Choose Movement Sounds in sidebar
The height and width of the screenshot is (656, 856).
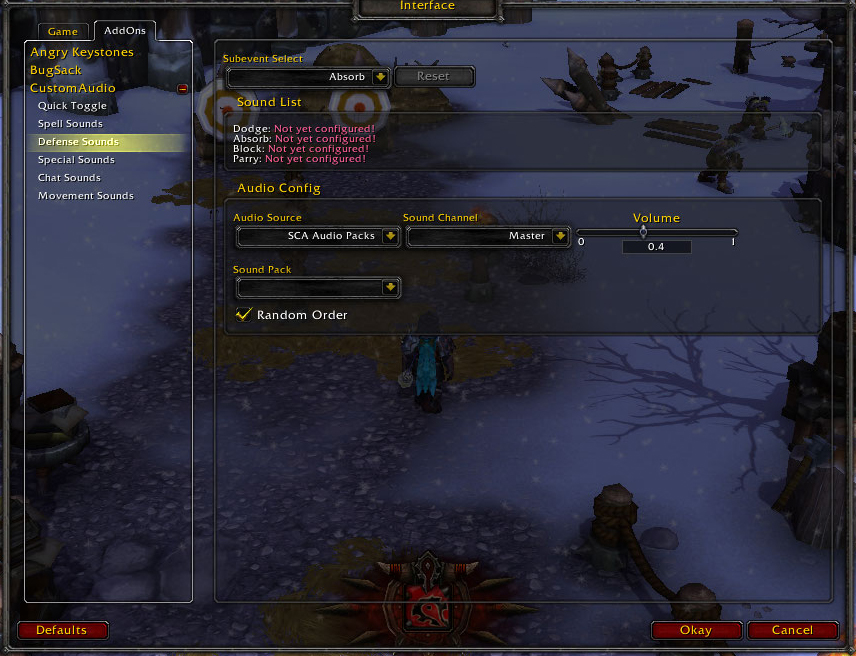[86, 196]
